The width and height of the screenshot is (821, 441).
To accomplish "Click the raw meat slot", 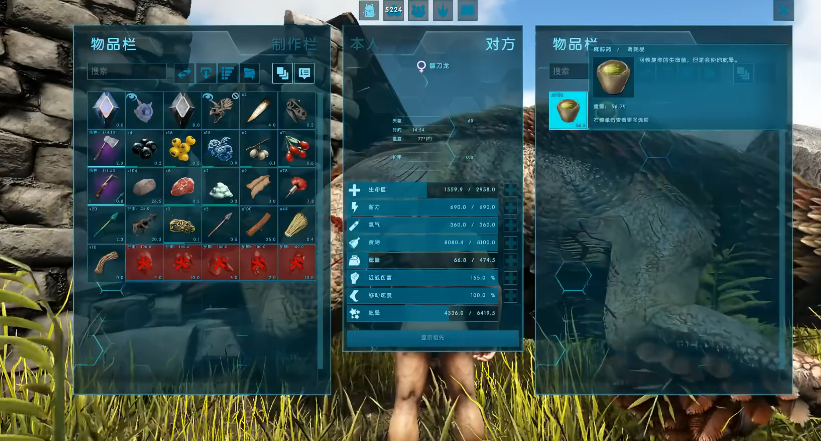I will 183,187.
